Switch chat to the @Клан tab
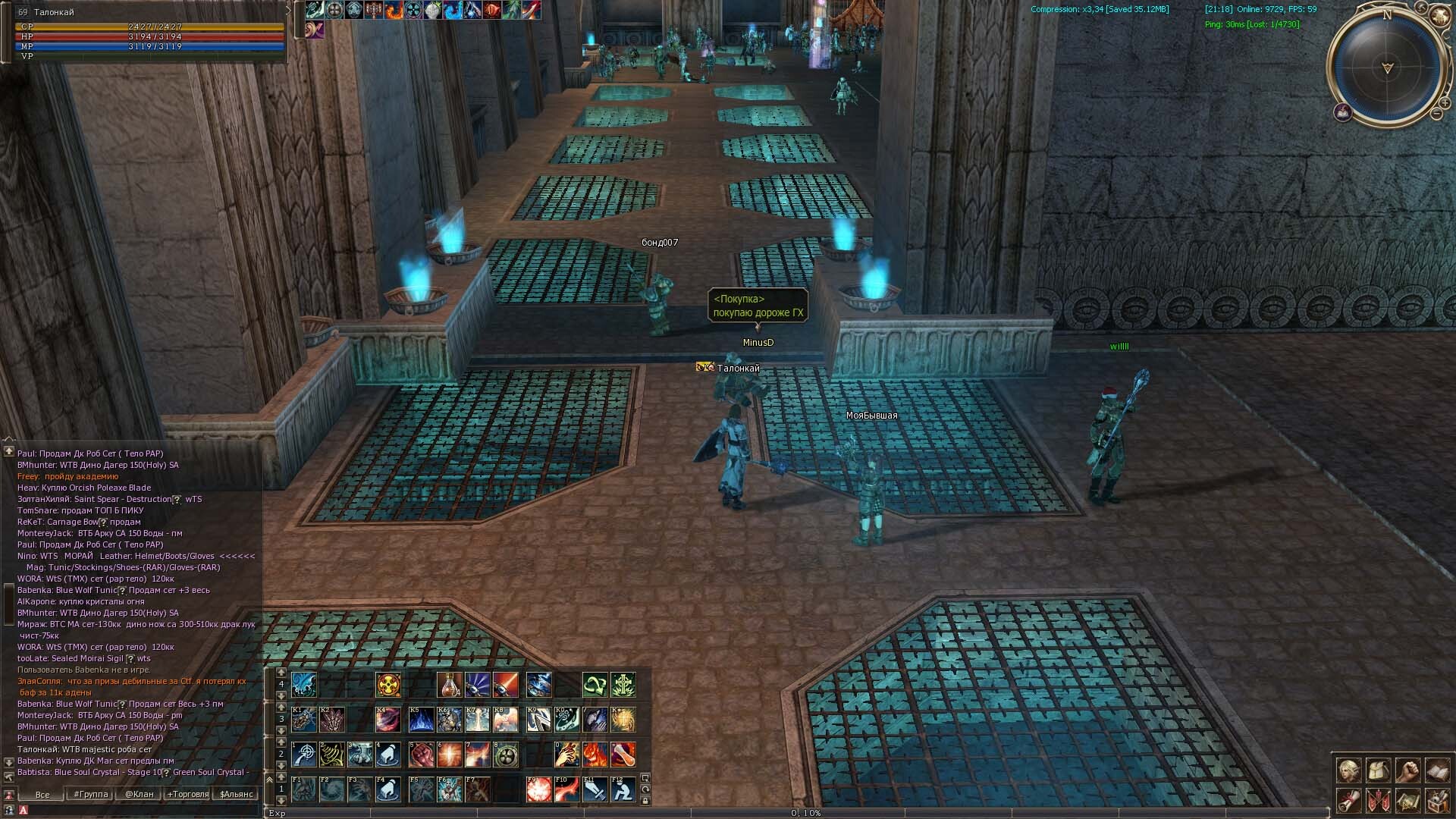This screenshot has height=819, width=1456. tap(140, 794)
